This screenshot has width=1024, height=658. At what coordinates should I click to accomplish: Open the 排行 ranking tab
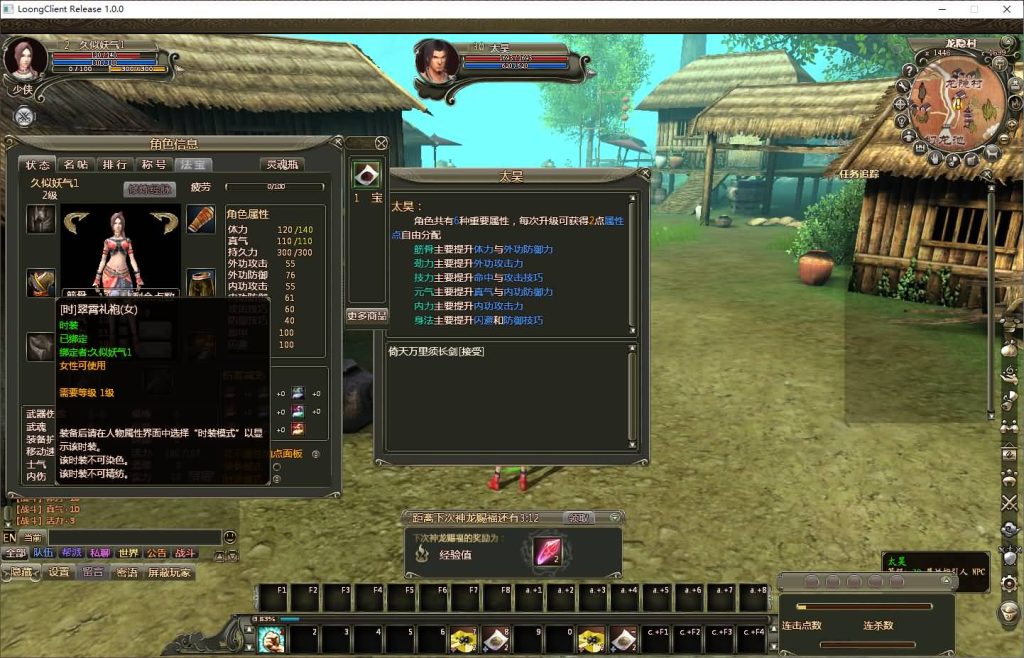115,165
